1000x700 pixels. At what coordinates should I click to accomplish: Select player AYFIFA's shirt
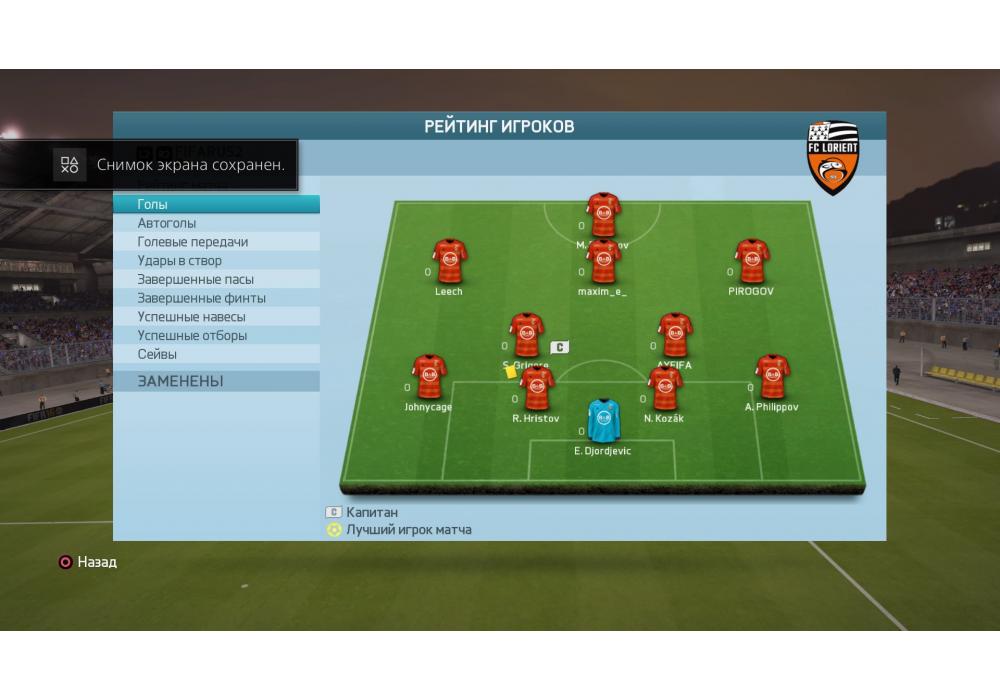tap(674, 336)
